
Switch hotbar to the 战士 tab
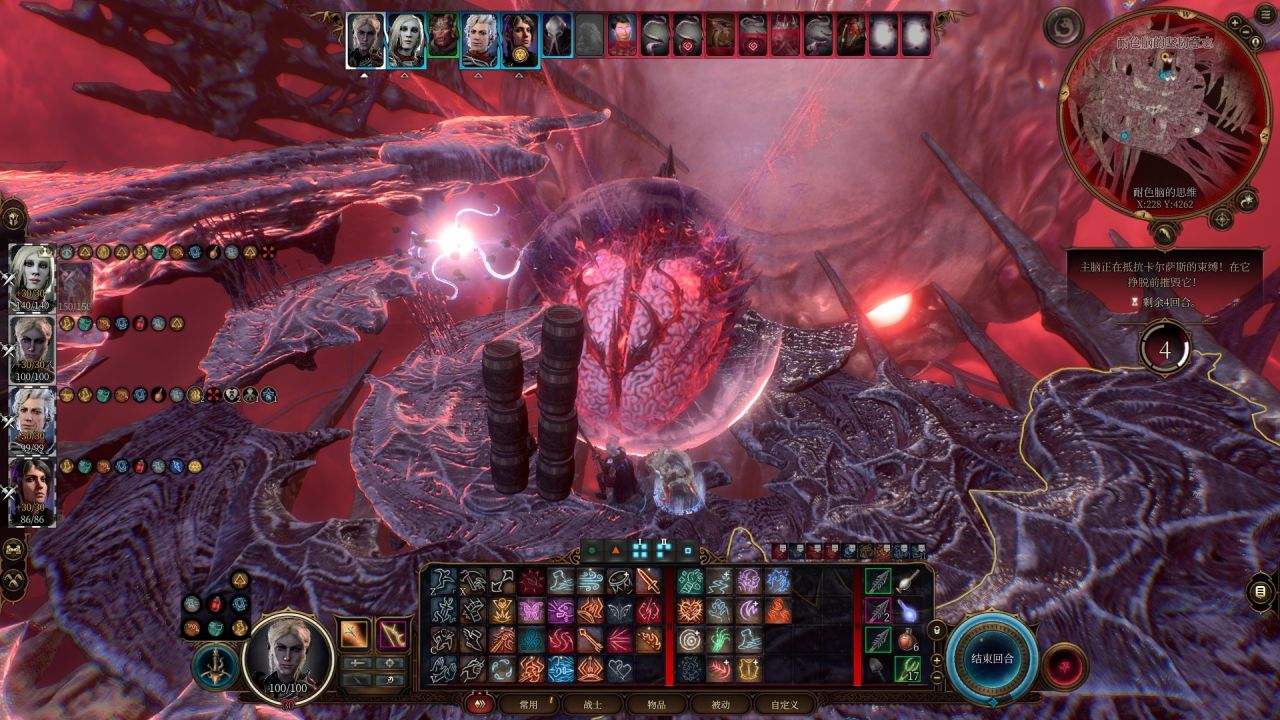(x=593, y=704)
